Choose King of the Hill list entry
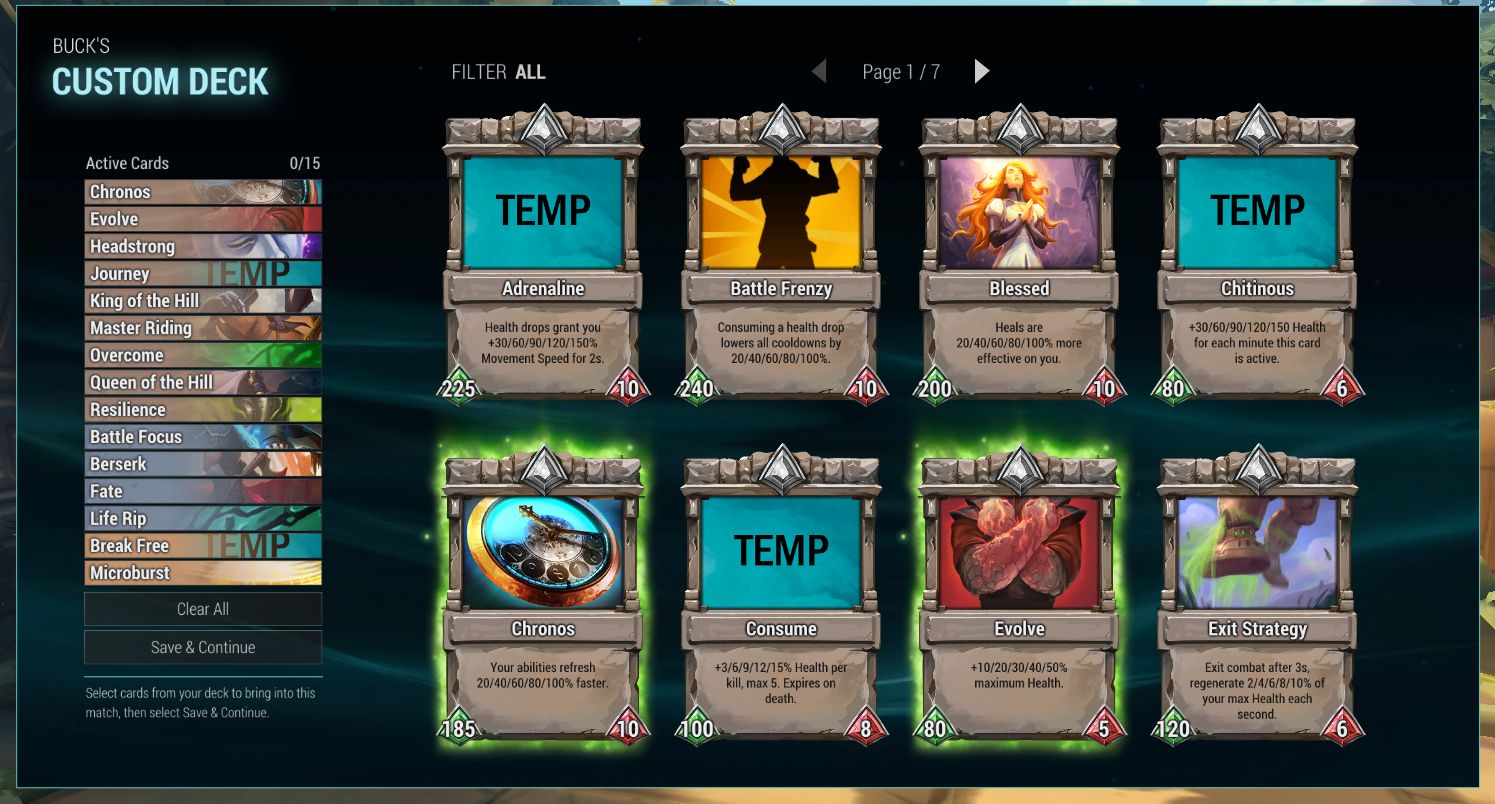Screen dimensions: 1495x804 (203, 300)
